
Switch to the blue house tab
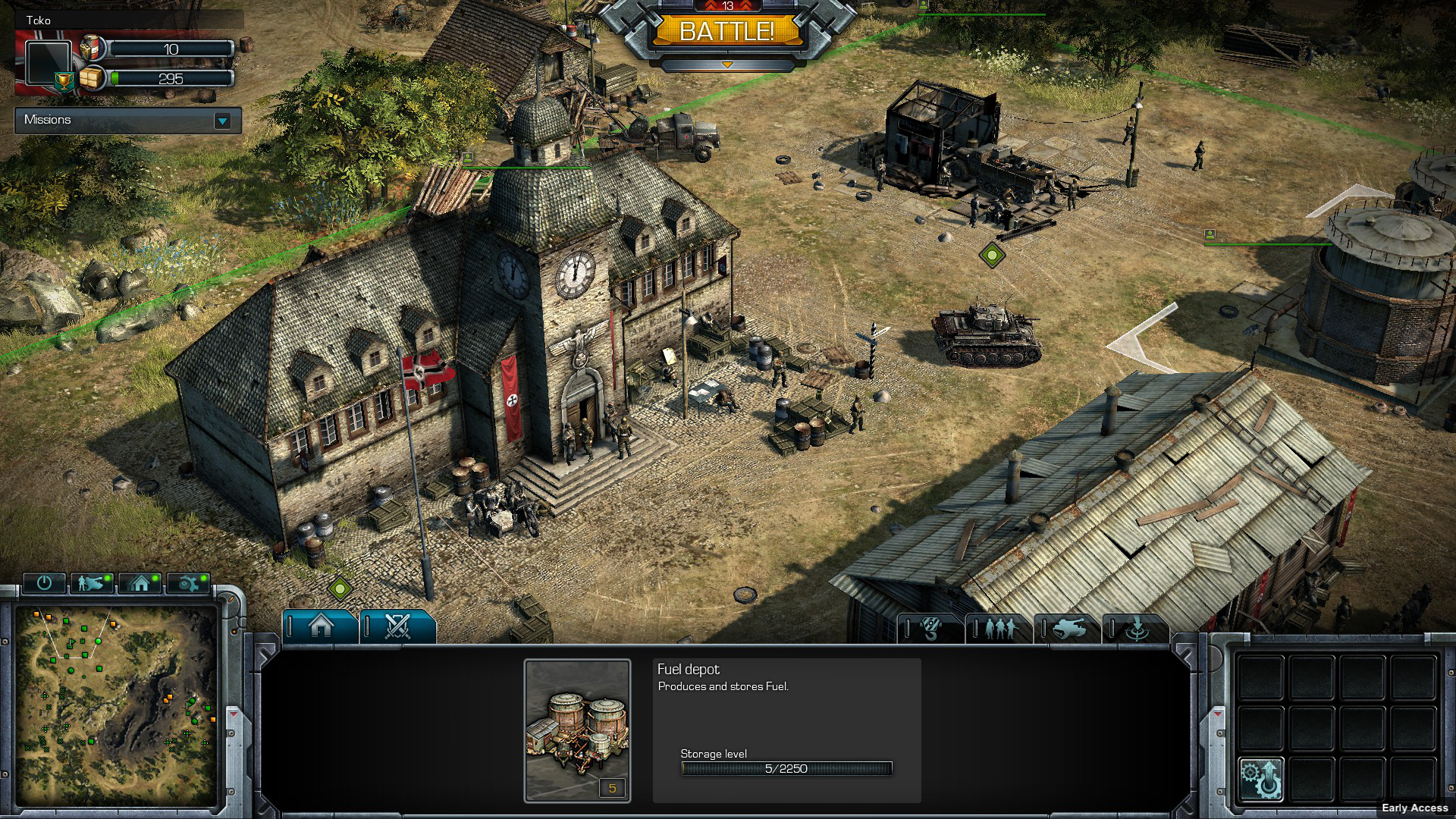321,627
